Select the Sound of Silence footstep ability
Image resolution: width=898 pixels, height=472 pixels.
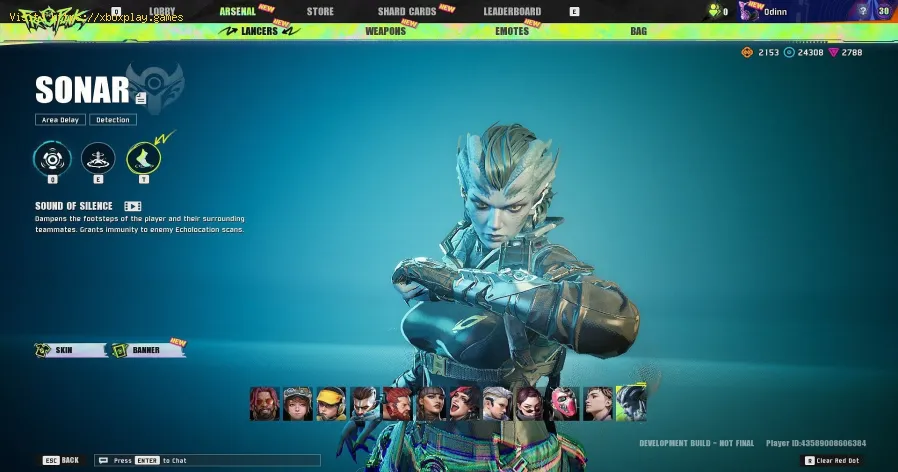point(144,158)
